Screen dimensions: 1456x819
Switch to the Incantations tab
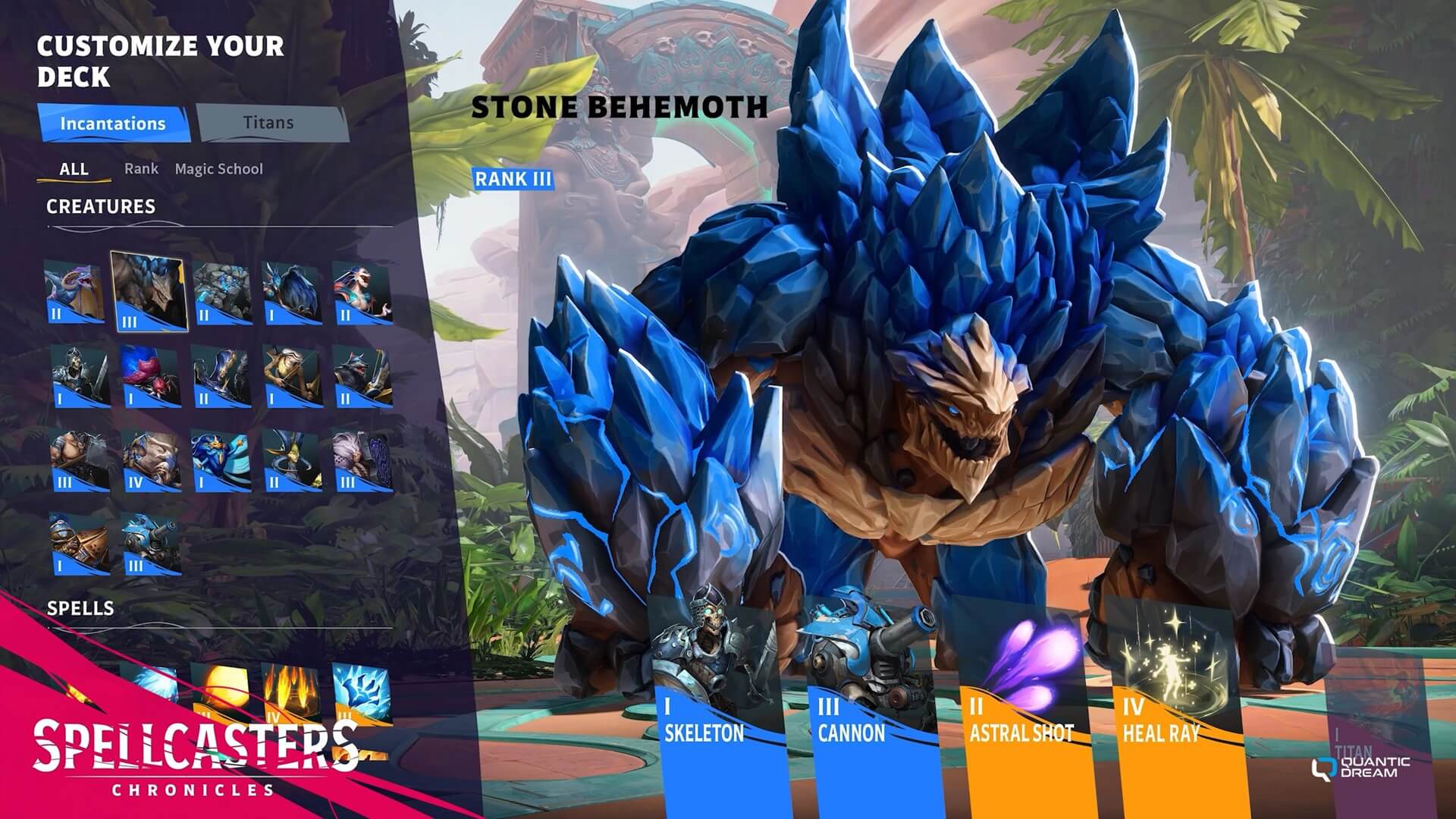coord(113,124)
